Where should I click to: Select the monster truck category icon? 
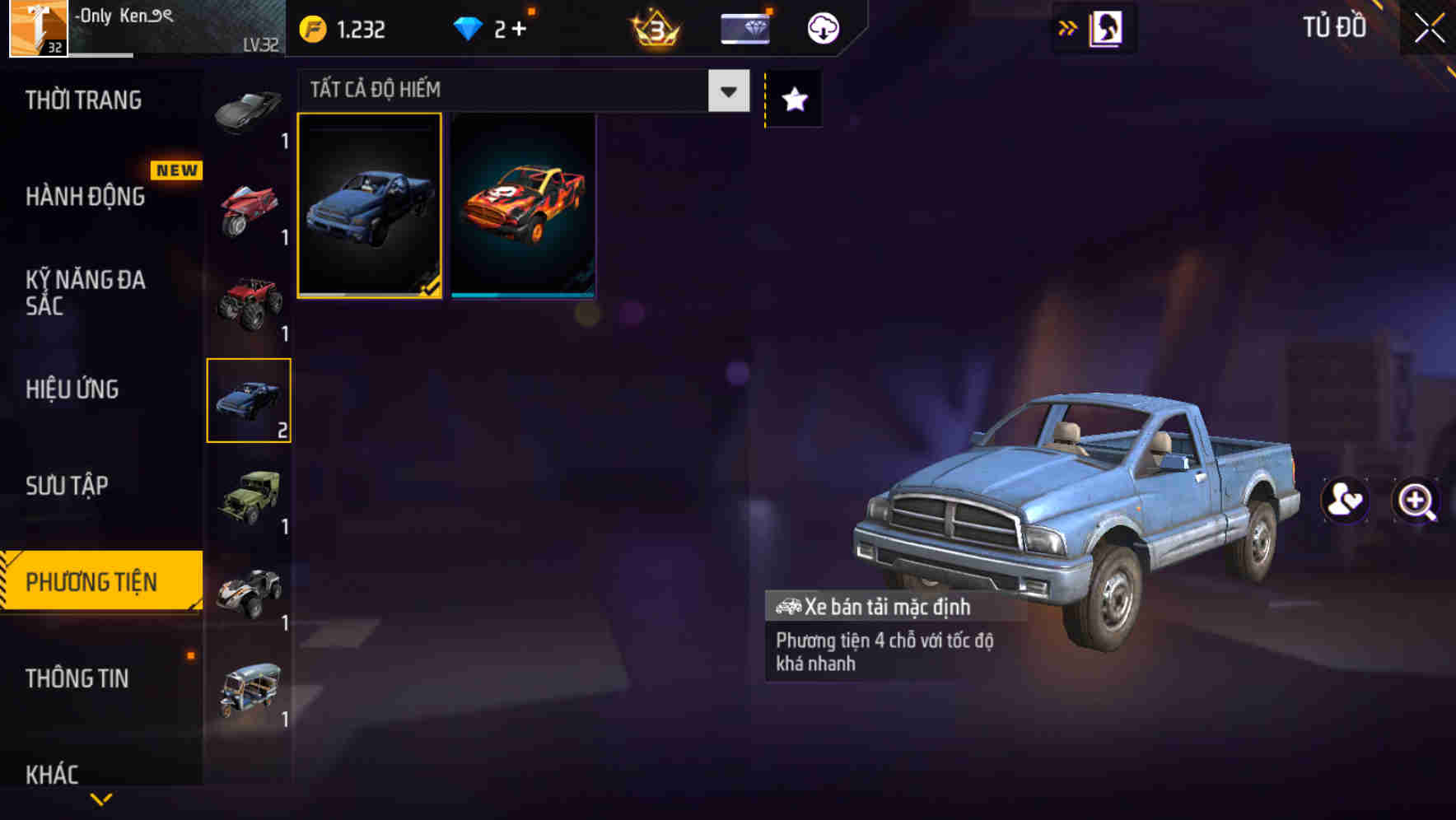pyautogui.click(x=248, y=305)
